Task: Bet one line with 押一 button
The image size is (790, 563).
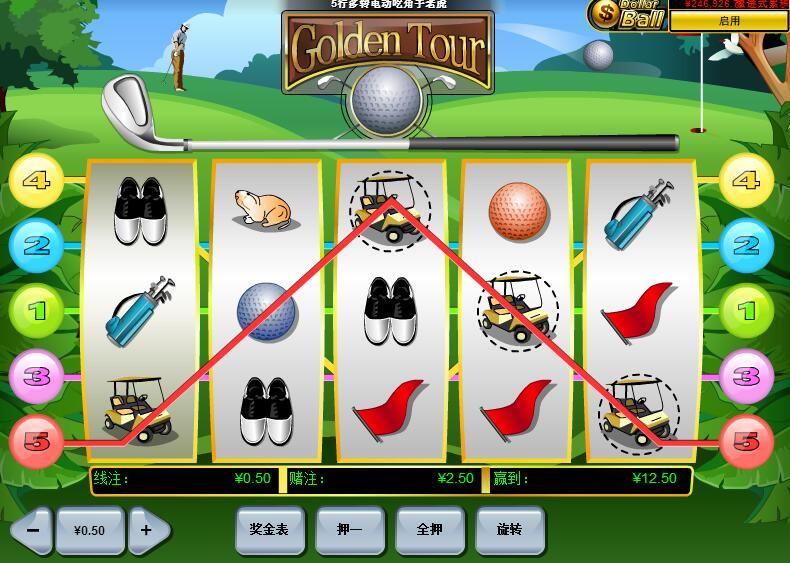Action: (x=349, y=529)
